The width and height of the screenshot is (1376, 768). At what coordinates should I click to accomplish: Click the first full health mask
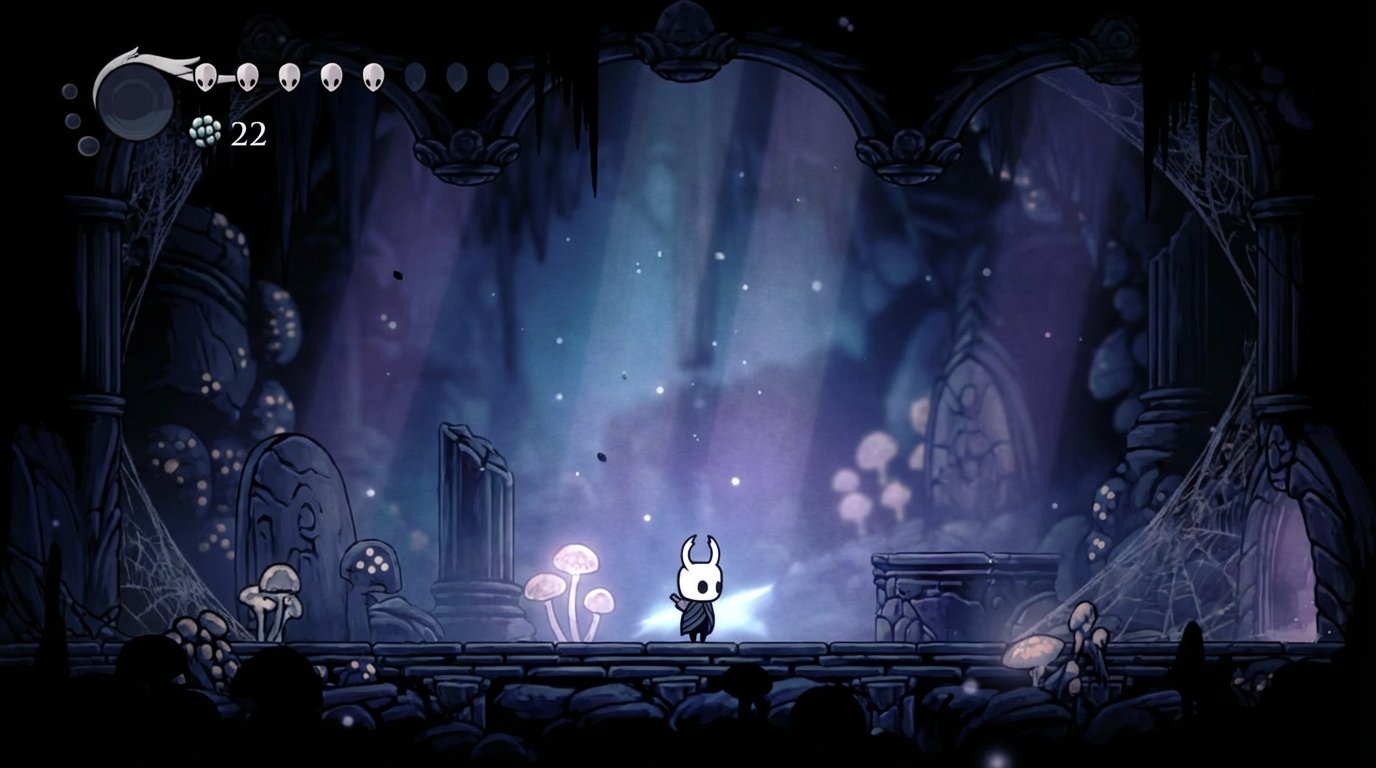pos(205,76)
